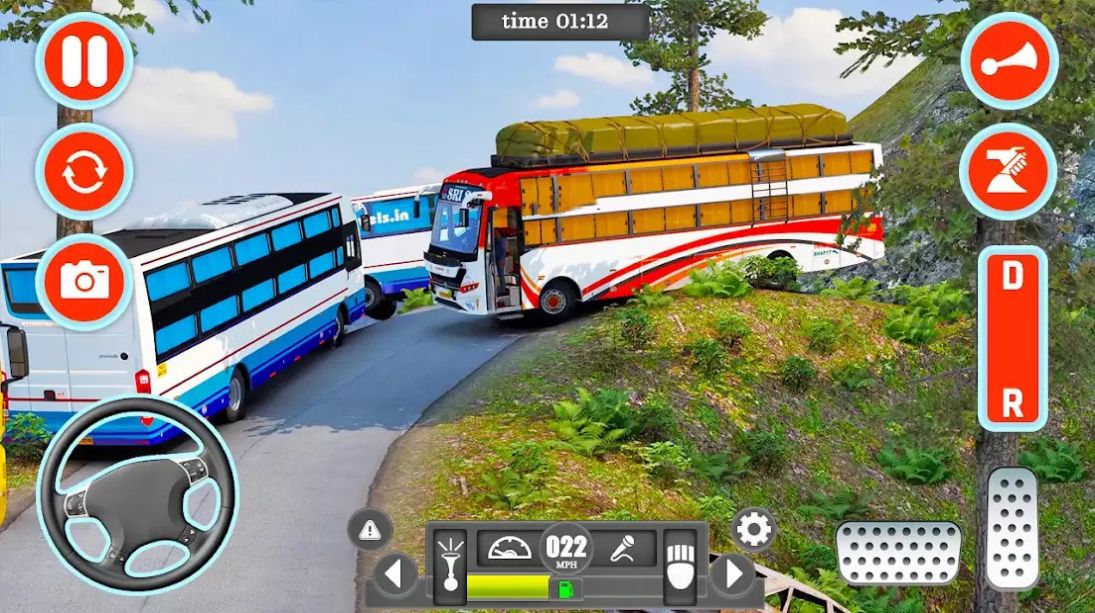1095x613 pixels.
Task: Signal left with the left arrow indicator
Action: click(396, 575)
